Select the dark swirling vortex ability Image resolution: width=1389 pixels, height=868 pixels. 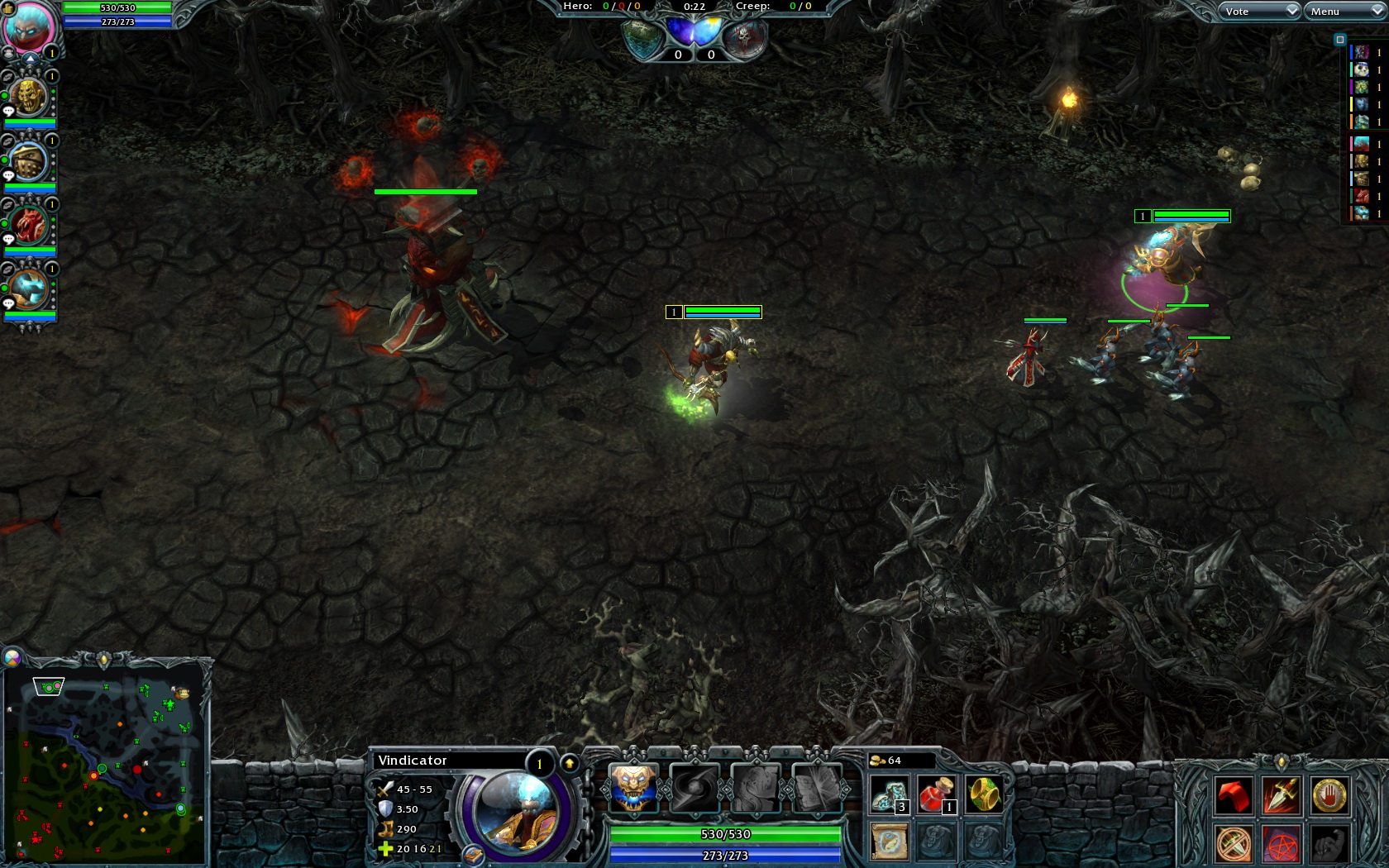[694, 787]
